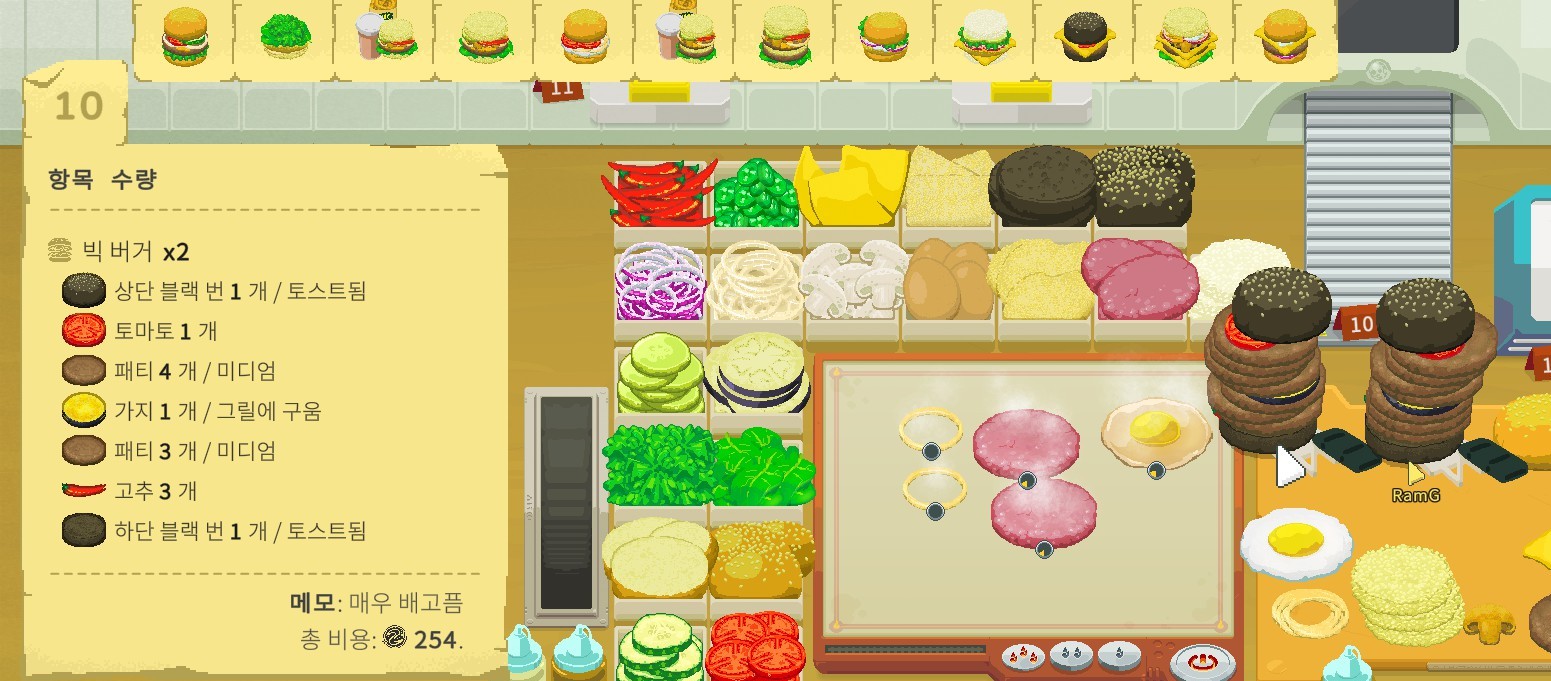The image size is (1551, 681).
Task: Select the yellow cheese slices bin
Action: pyautogui.click(x=850, y=187)
